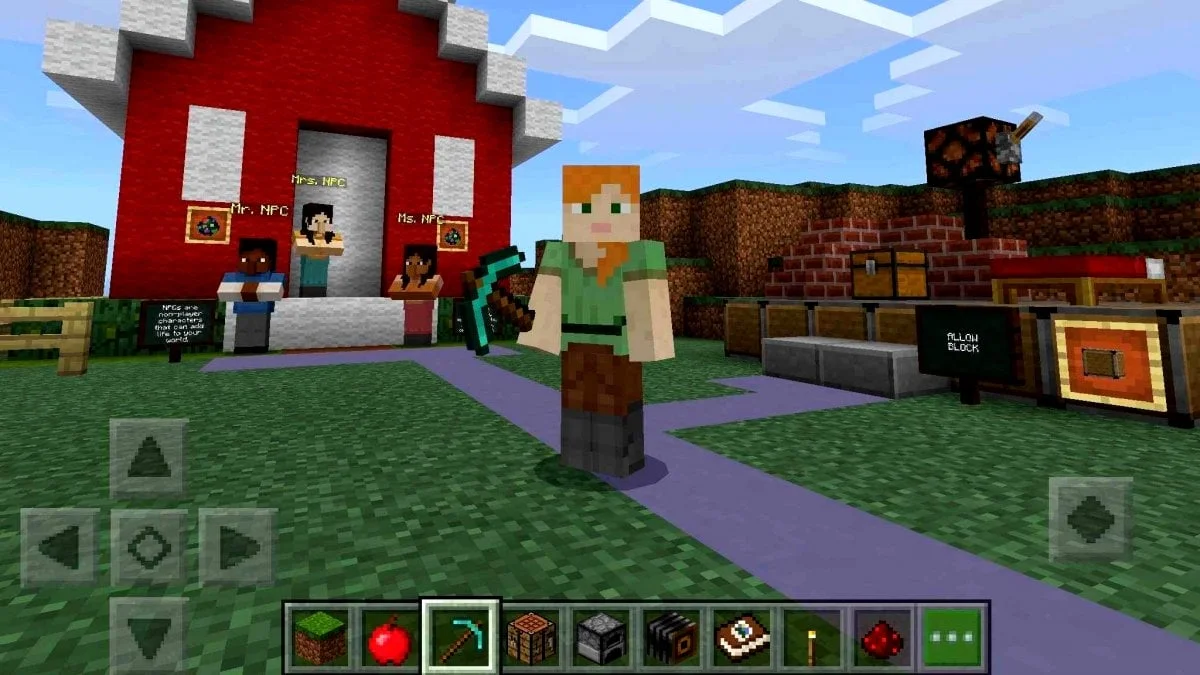This screenshot has height=675, width=1200.
Task: Select the furnace hotbar slot
Action: coord(602,637)
